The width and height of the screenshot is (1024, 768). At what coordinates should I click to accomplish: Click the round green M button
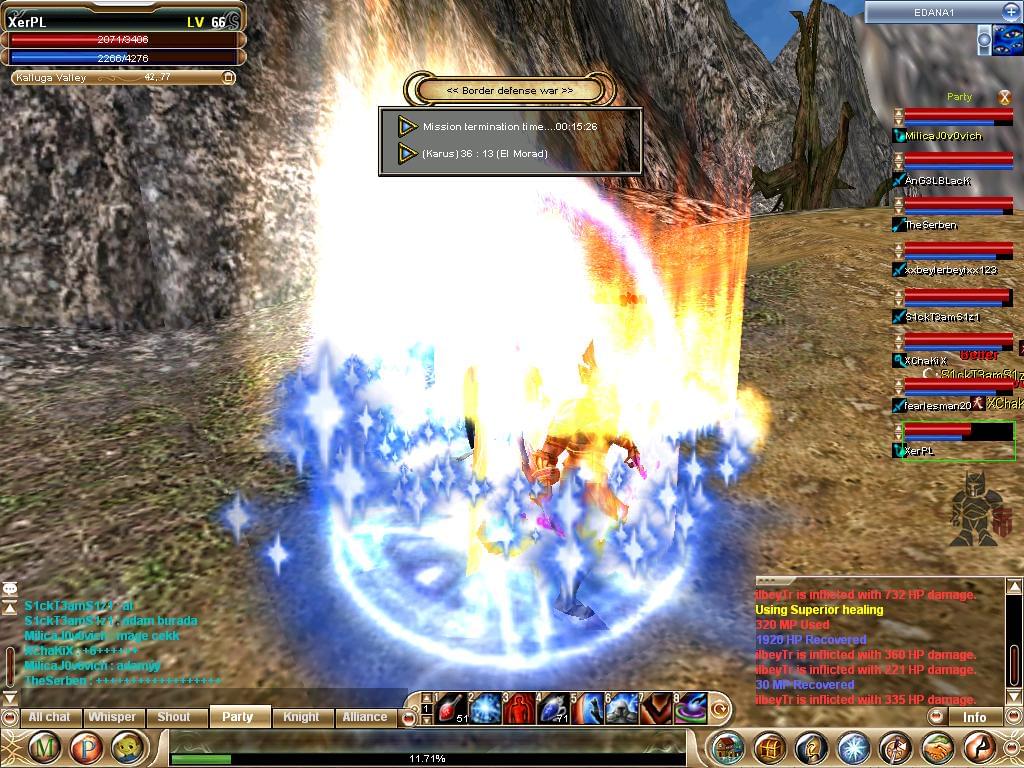coord(44,747)
